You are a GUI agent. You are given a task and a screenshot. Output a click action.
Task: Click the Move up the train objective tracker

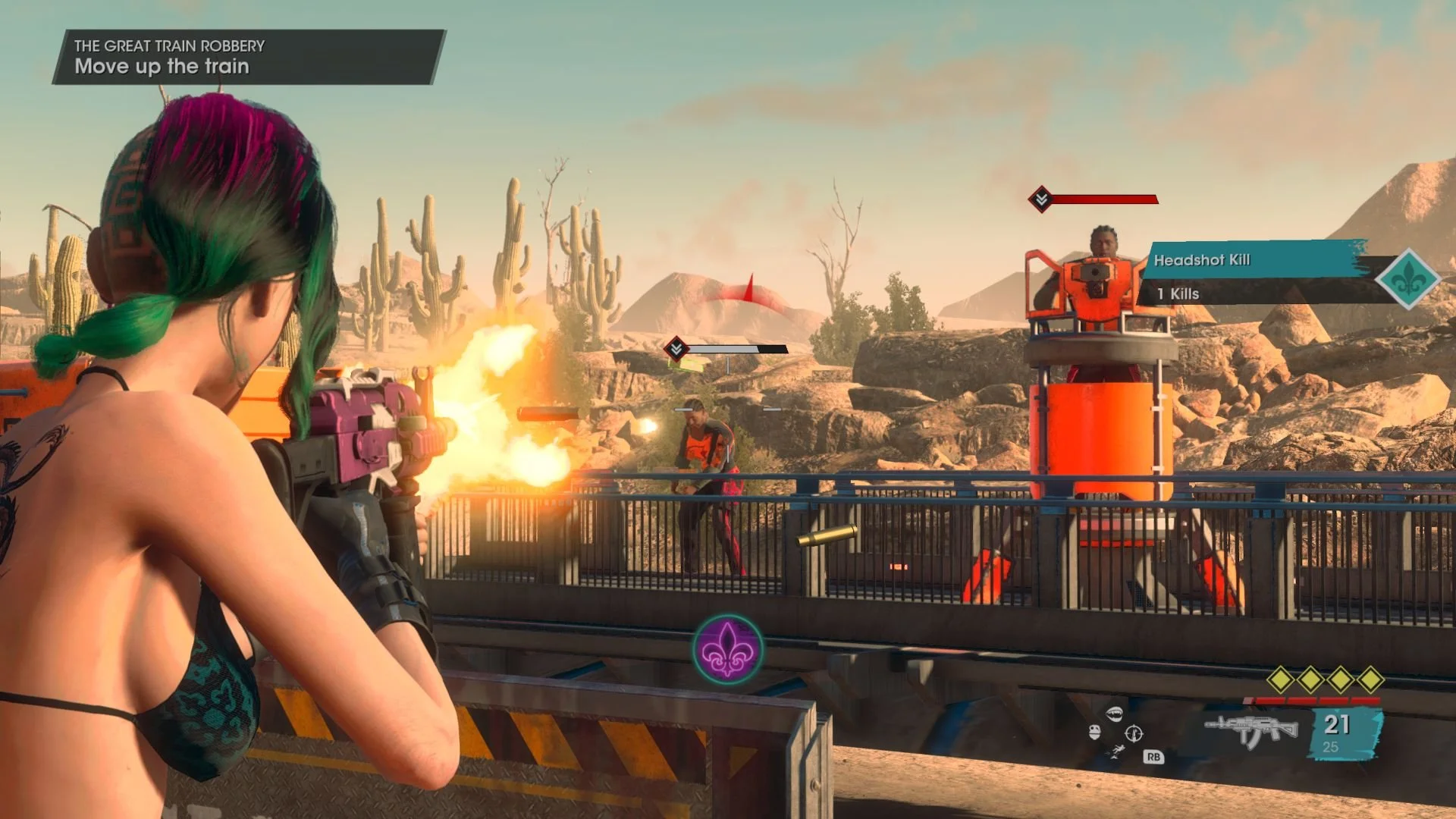[249, 57]
